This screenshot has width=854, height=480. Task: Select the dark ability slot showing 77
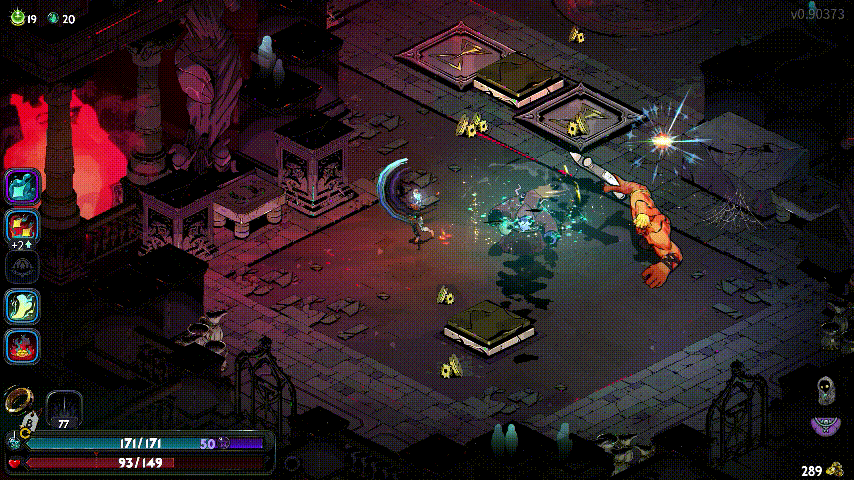point(64,407)
